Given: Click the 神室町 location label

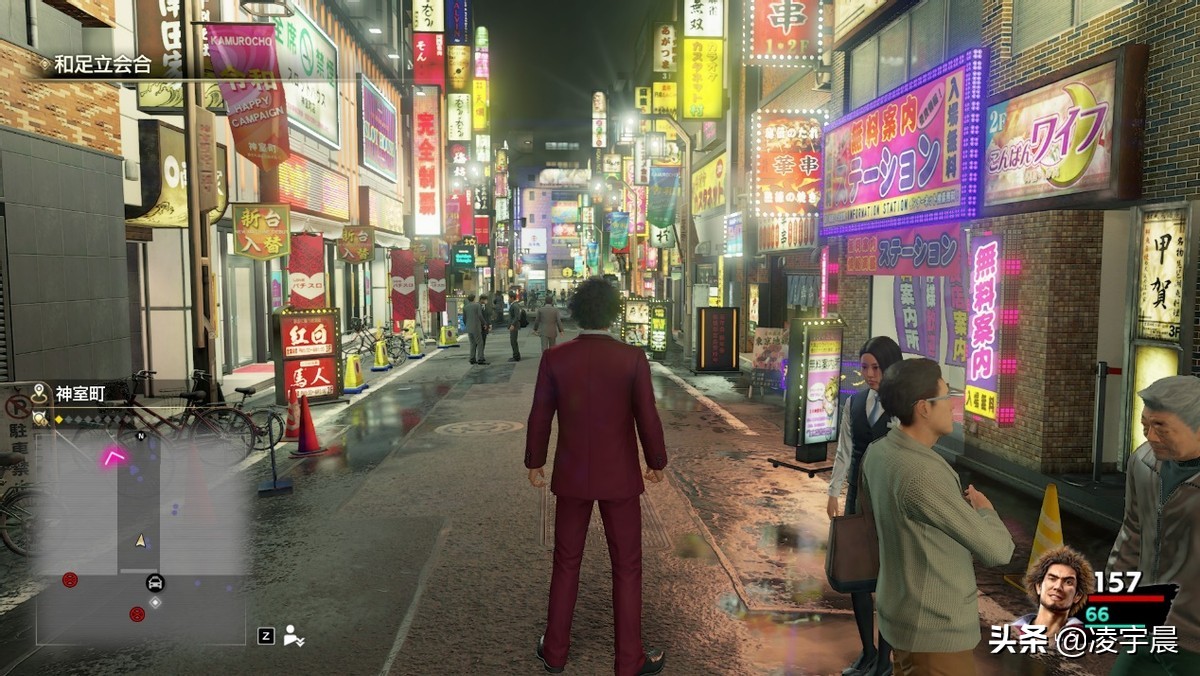Looking at the screenshot, I should 79,394.
